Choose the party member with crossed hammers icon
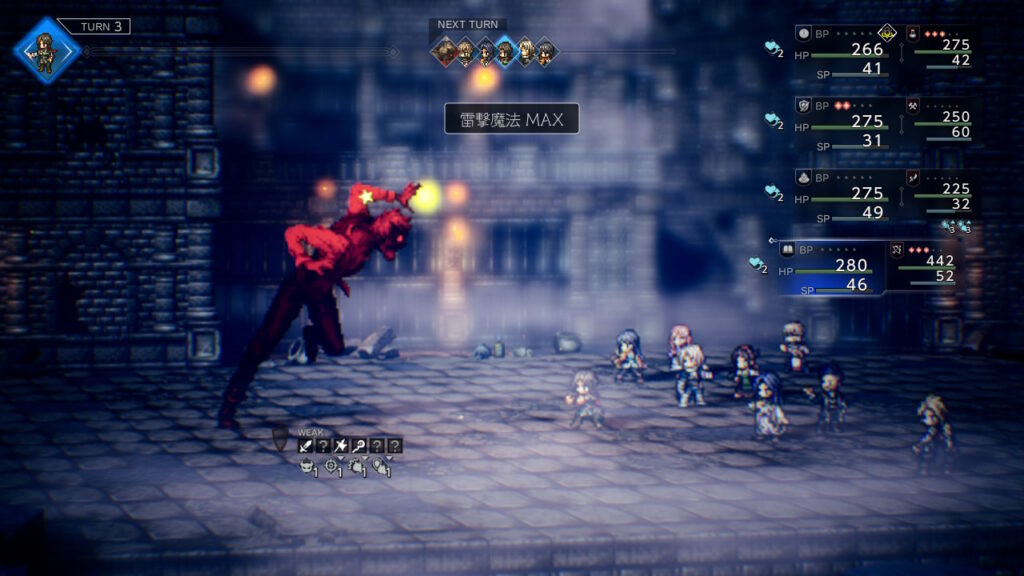 [x=913, y=103]
